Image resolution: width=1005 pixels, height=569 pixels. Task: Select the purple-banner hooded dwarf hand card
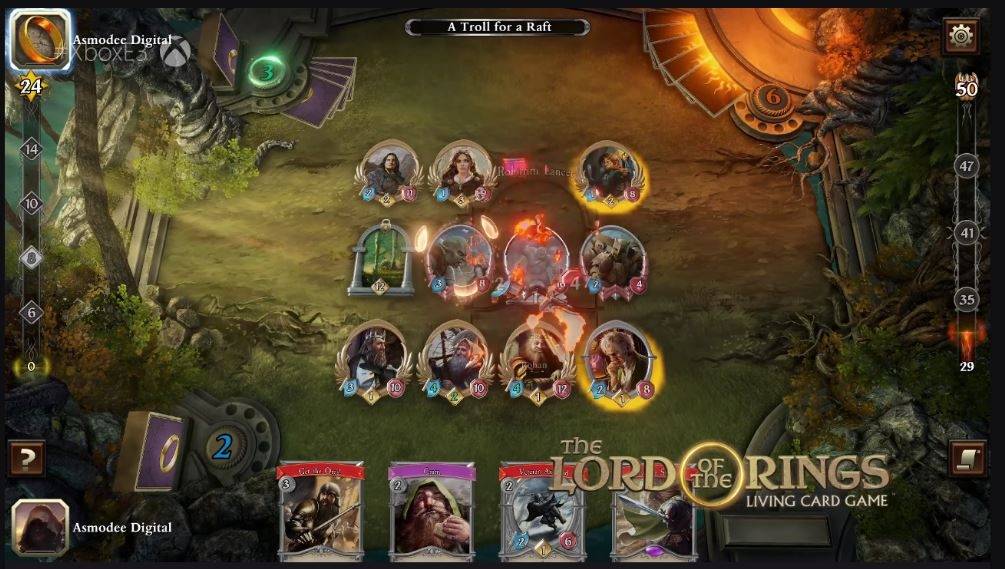tap(431, 510)
